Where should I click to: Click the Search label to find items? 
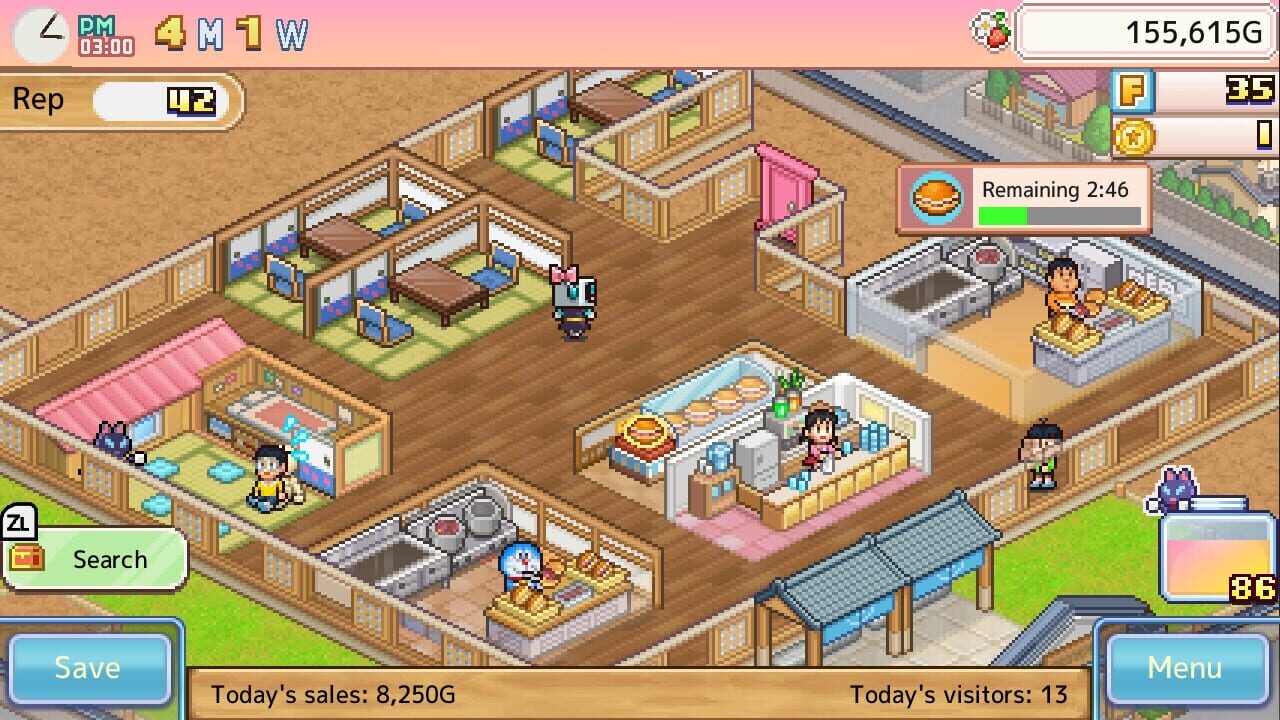coord(112,559)
